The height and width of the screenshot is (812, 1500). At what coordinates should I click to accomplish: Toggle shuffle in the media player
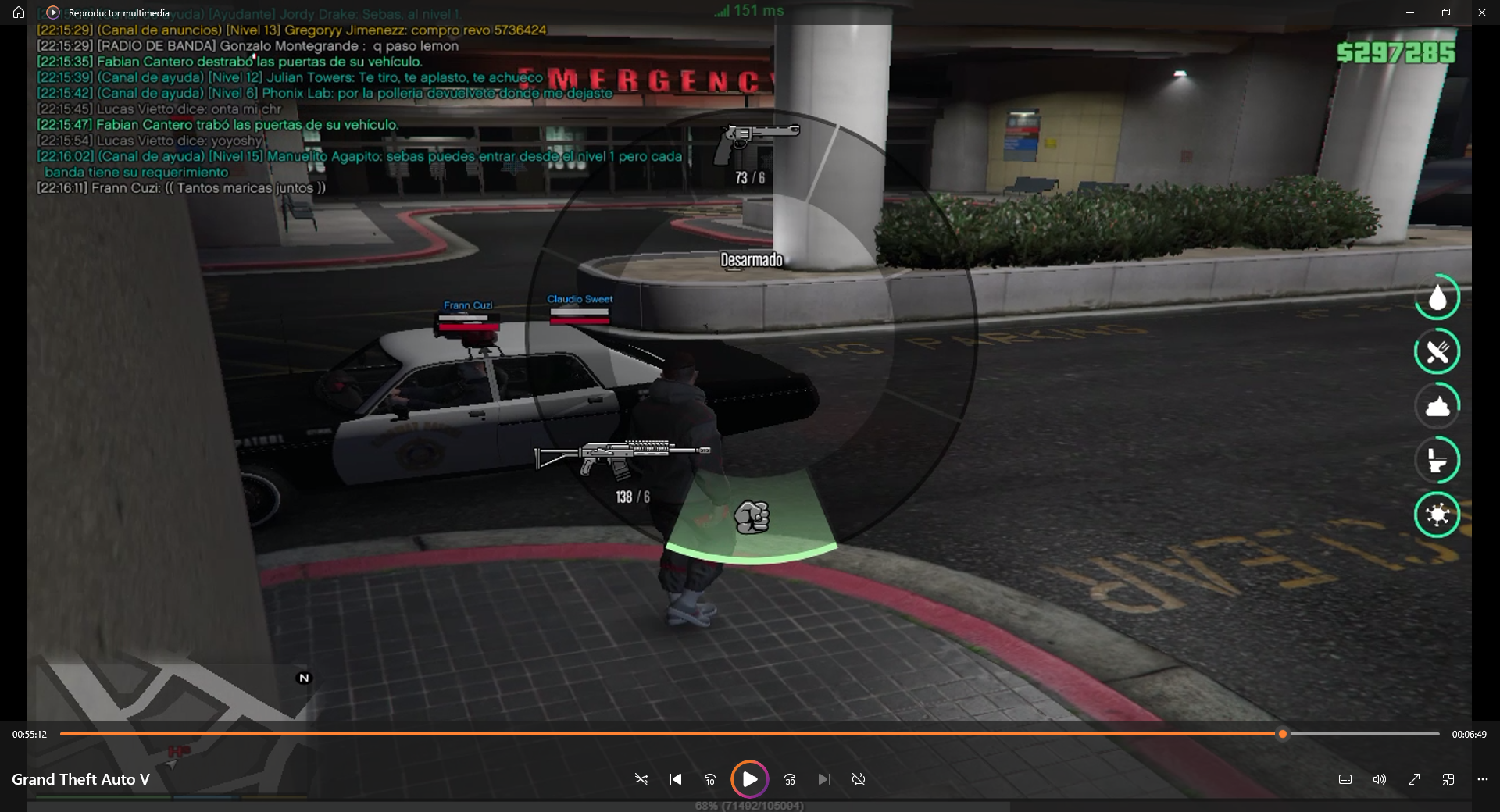pos(641,779)
